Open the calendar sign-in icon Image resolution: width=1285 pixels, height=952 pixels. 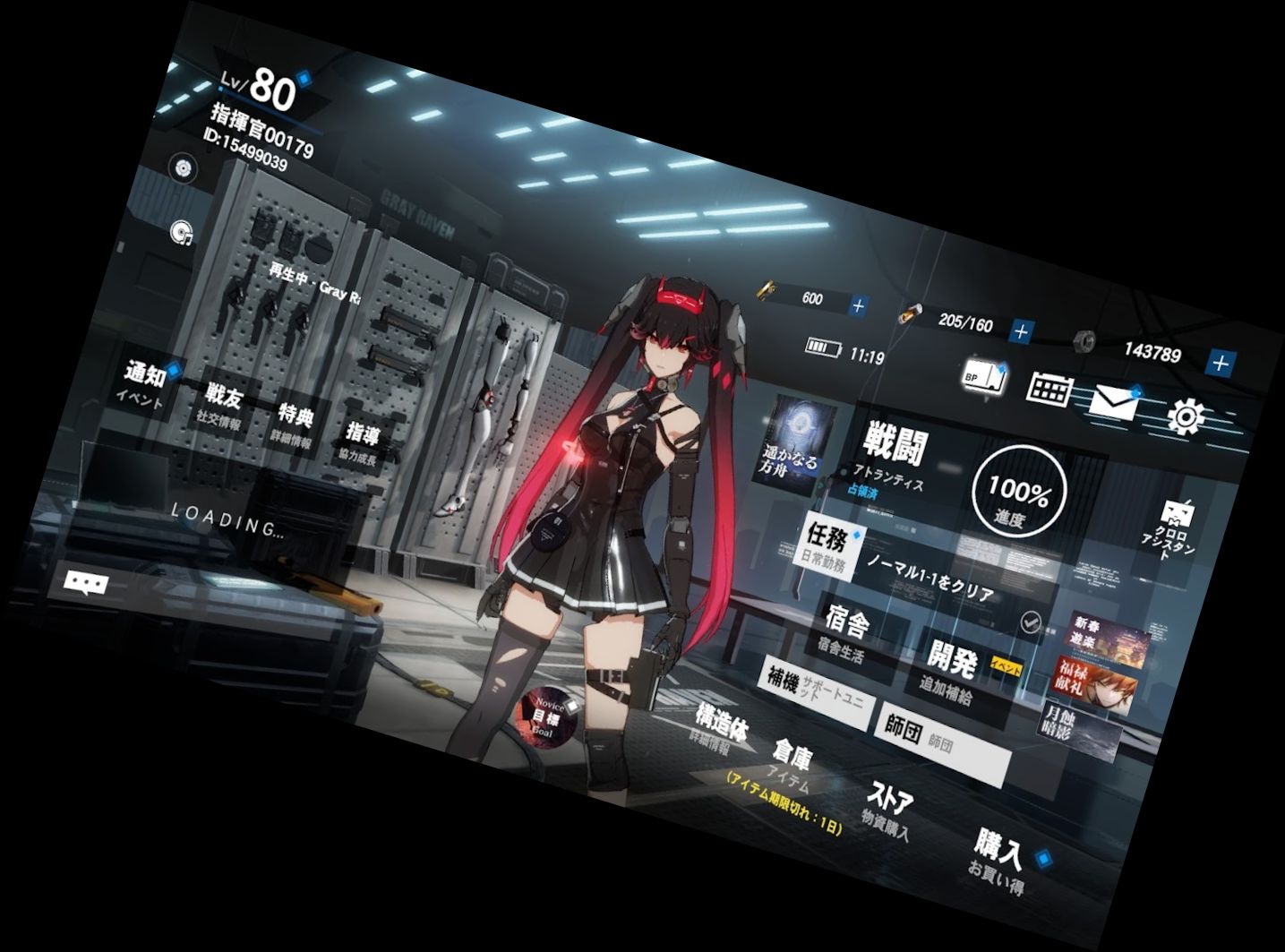(1049, 389)
